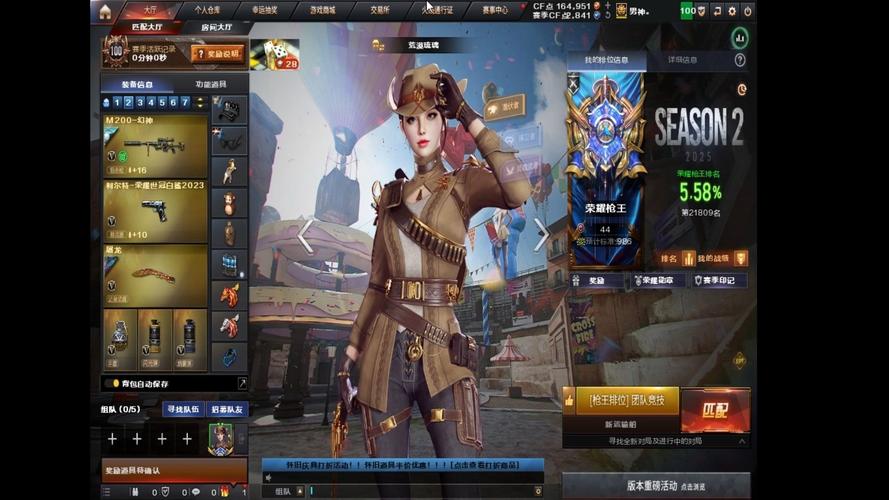889x500 pixels.
Task: Show the next character with right arrow
Action: (x=541, y=236)
